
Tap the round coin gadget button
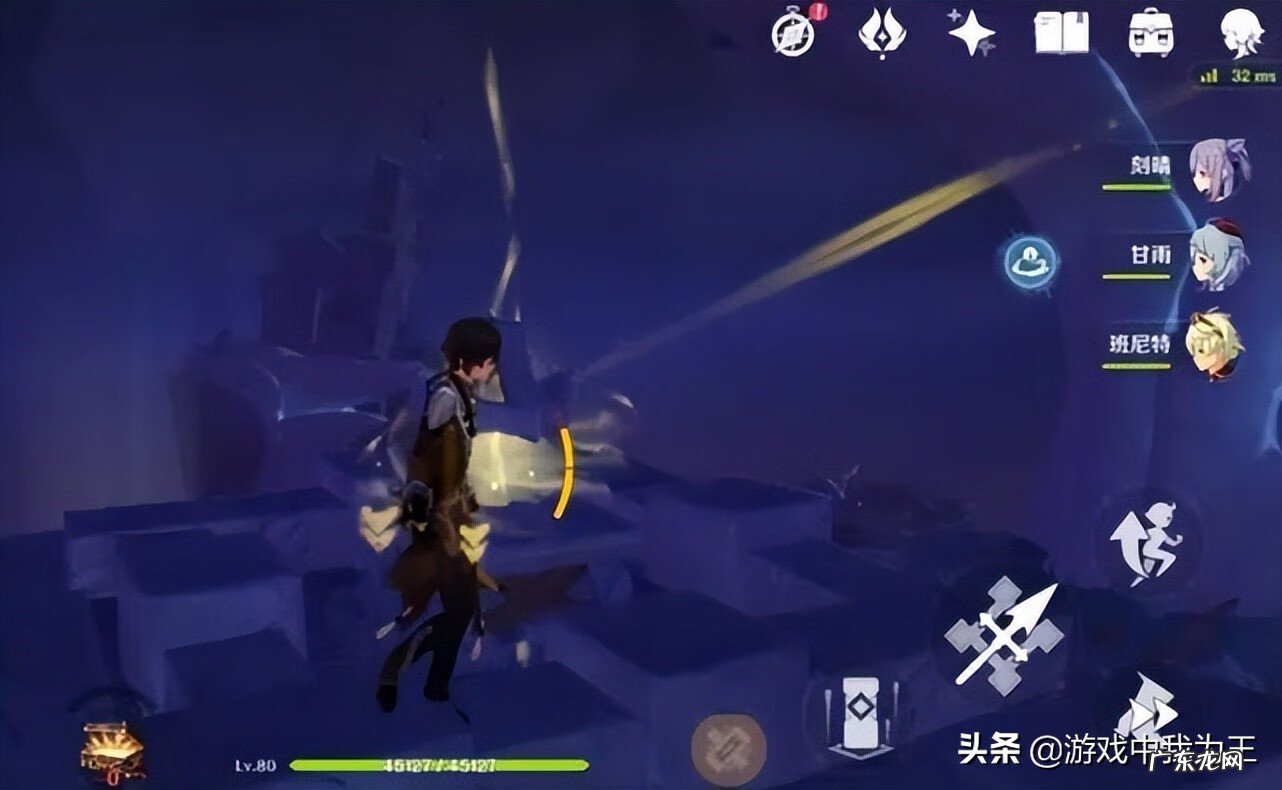pyautogui.click(x=726, y=750)
